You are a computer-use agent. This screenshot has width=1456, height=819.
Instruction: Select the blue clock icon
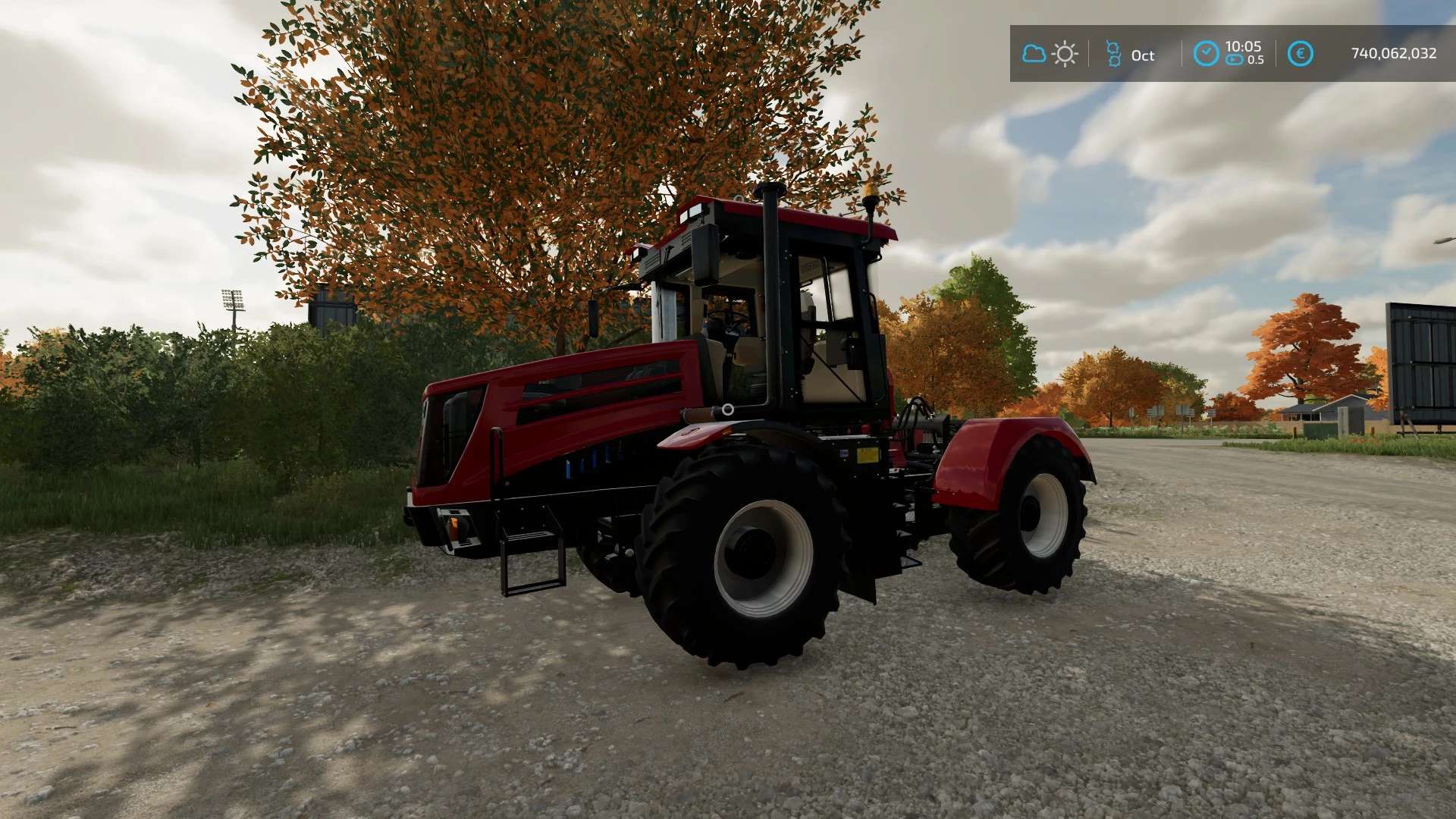pyautogui.click(x=1206, y=54)
